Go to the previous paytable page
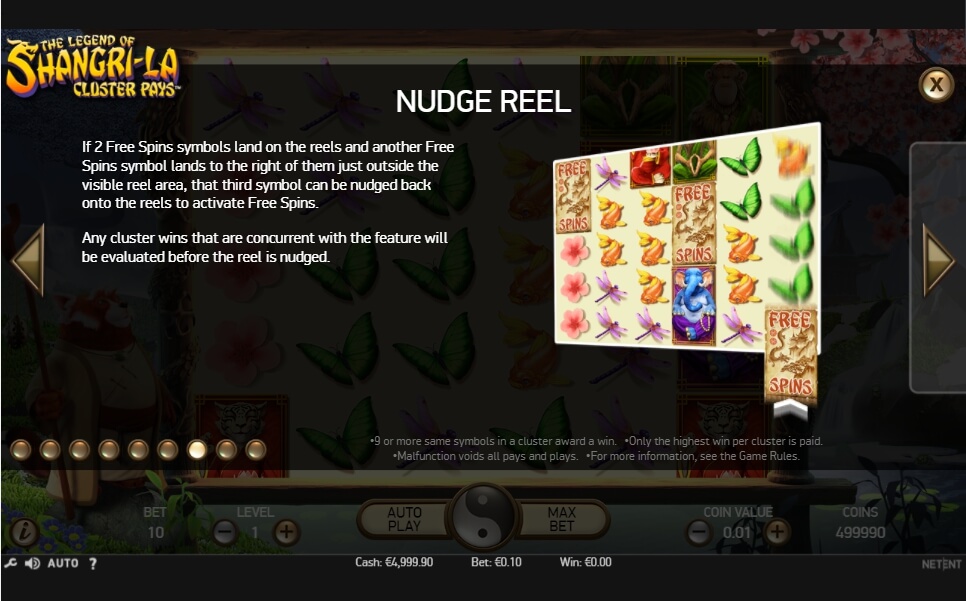 [28, 260]
